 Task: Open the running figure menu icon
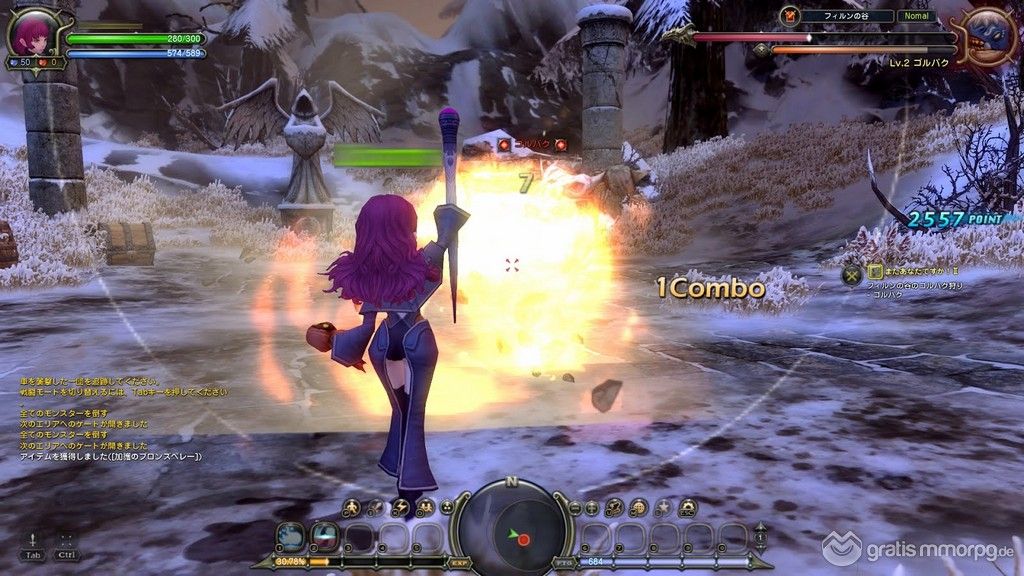352,508
